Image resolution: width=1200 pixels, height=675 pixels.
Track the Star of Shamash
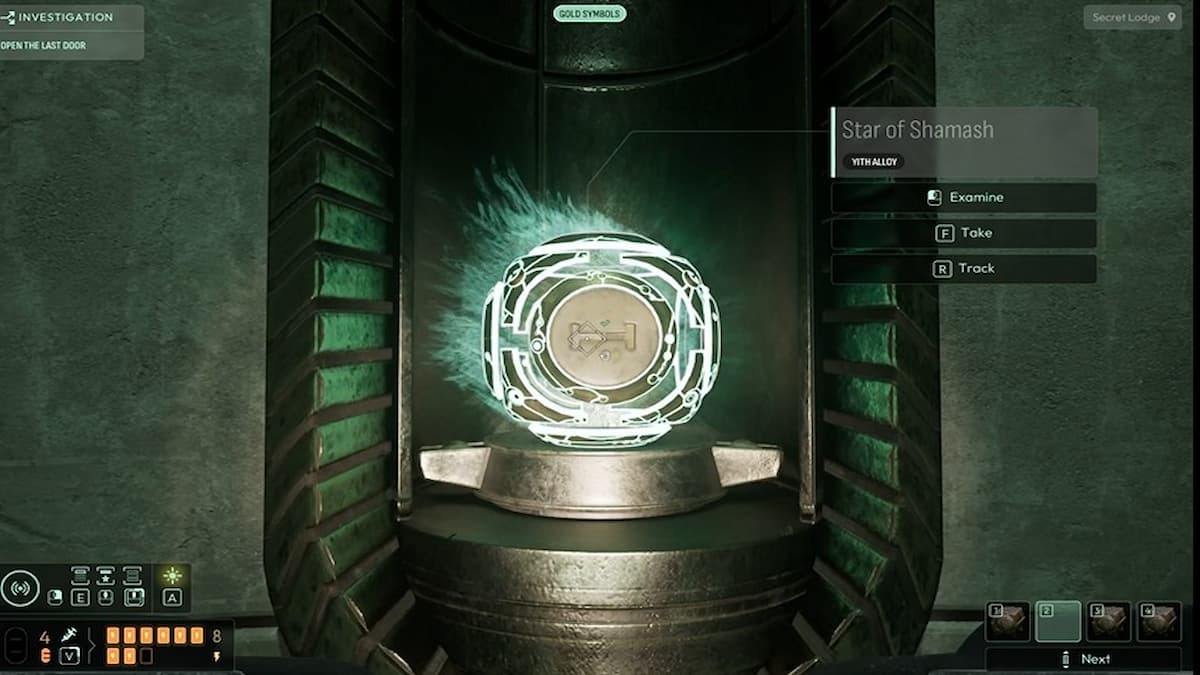pos(963,268)
